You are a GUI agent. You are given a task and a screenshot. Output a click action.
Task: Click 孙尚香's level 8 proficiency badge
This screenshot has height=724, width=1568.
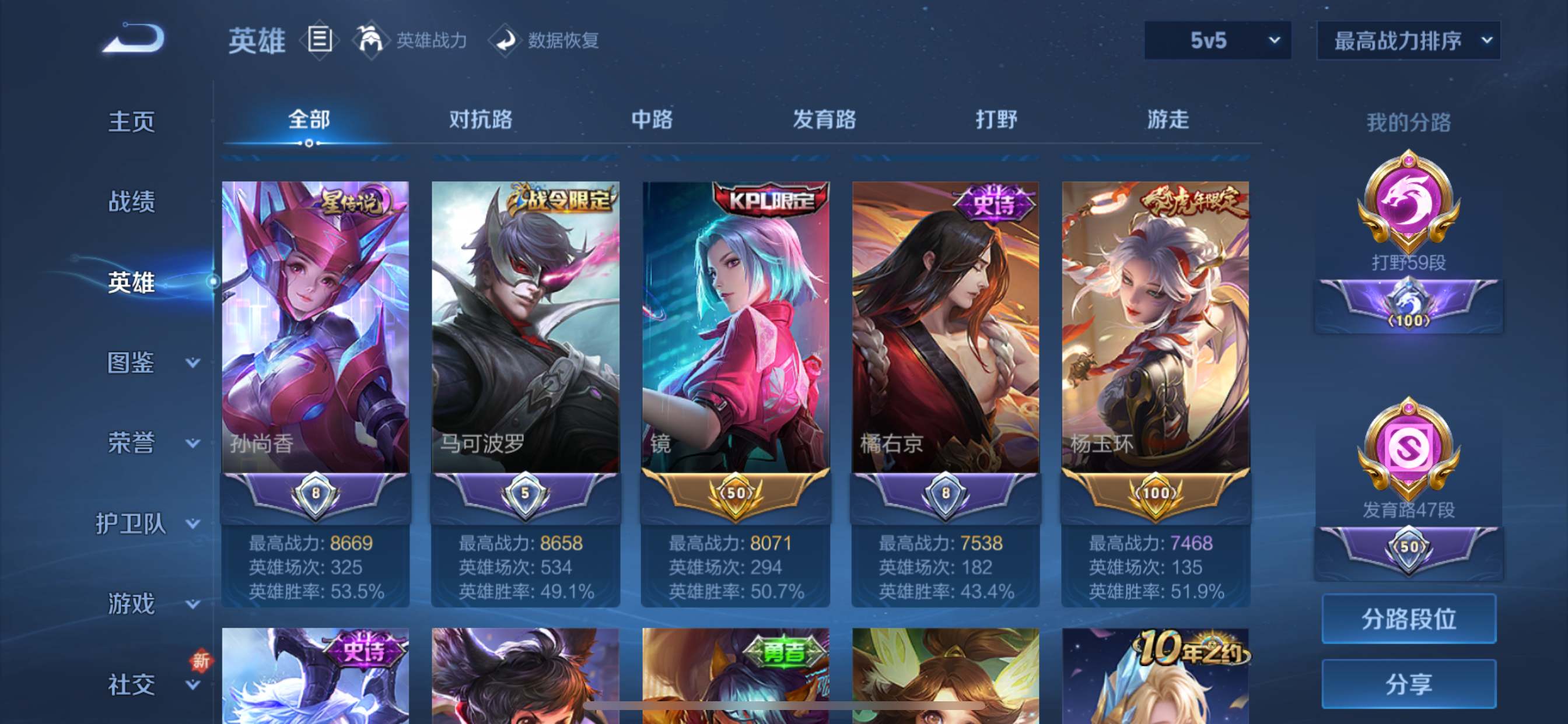[316, 494]
